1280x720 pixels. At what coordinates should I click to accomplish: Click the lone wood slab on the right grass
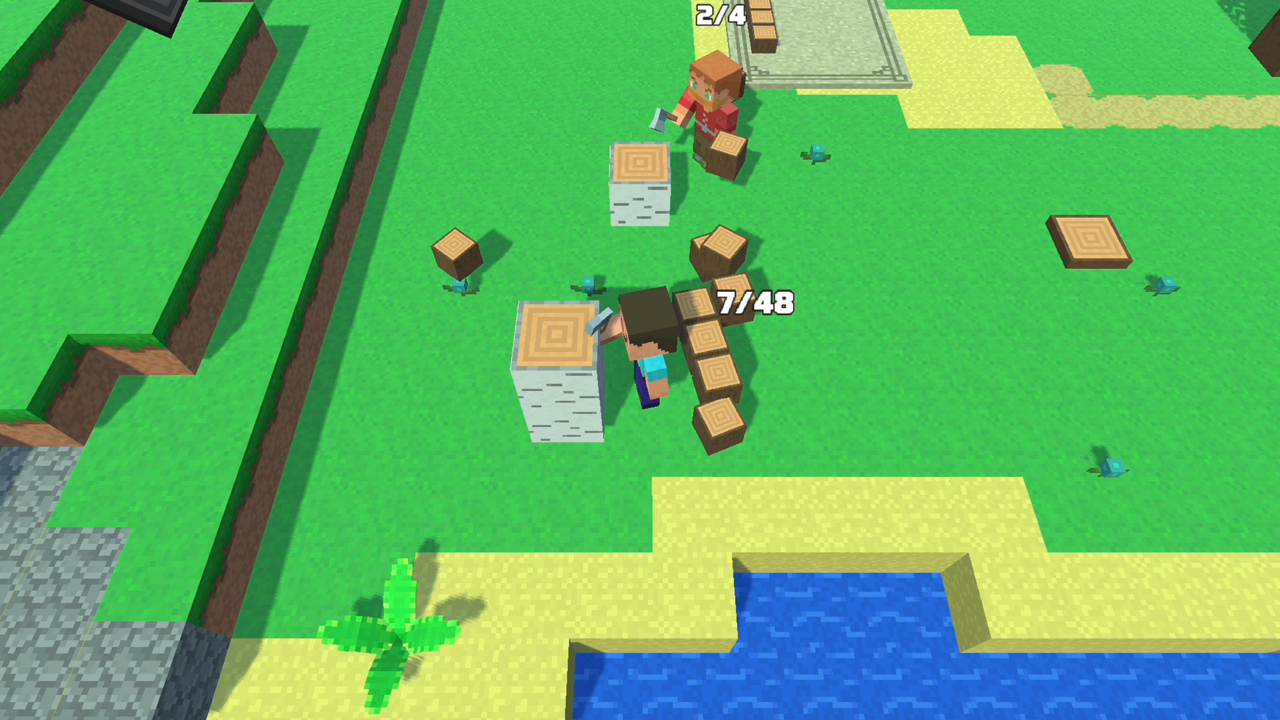click(x=1088, y=240)
